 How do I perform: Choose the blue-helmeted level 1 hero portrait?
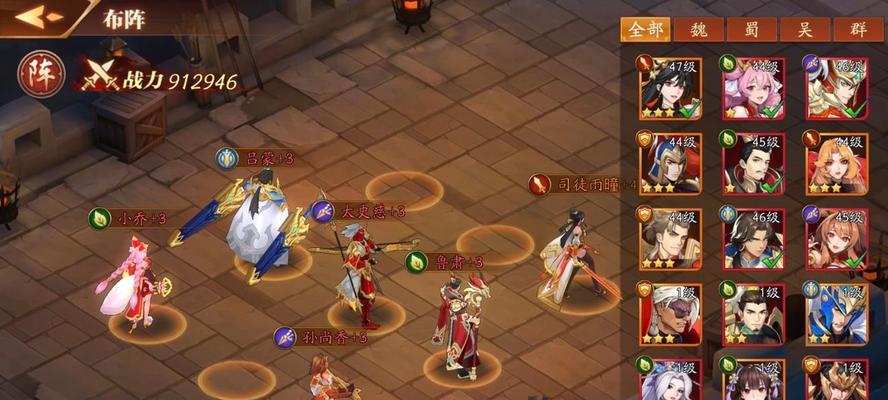(836, 313)
